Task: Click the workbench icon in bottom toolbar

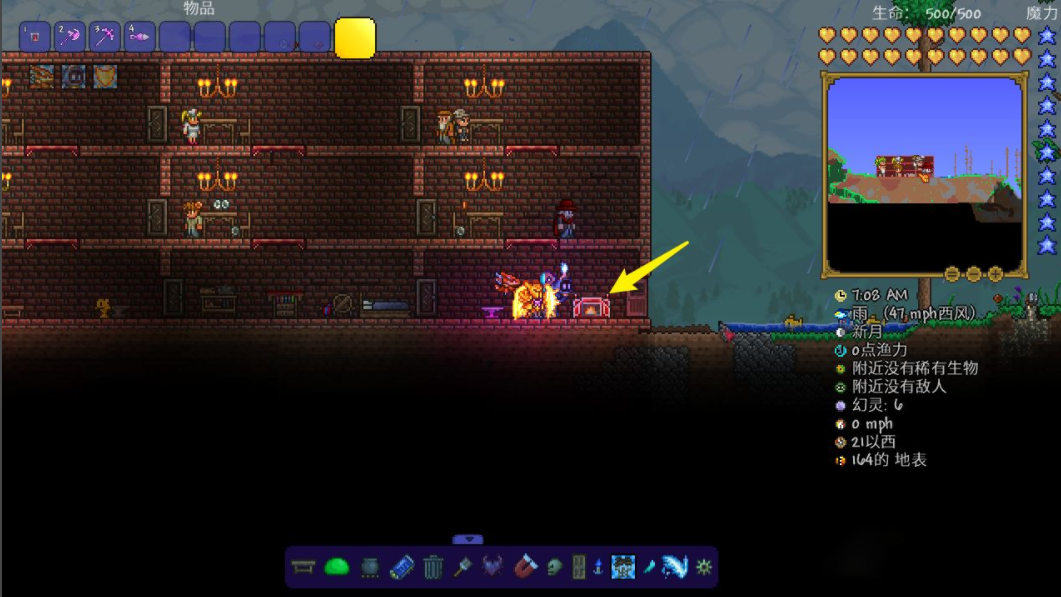Action: 303,567
